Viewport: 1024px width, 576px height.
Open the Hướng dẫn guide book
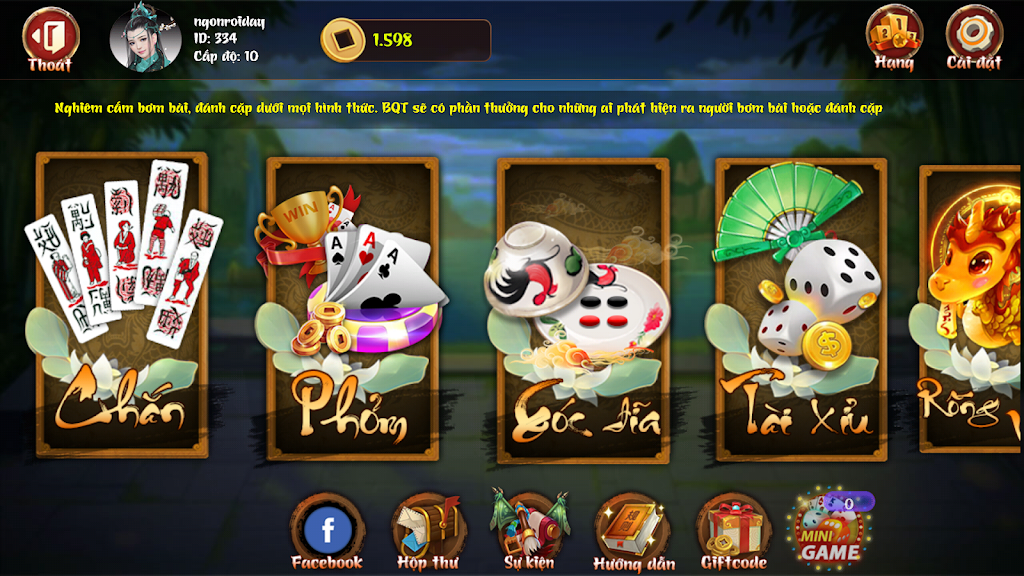632,531
